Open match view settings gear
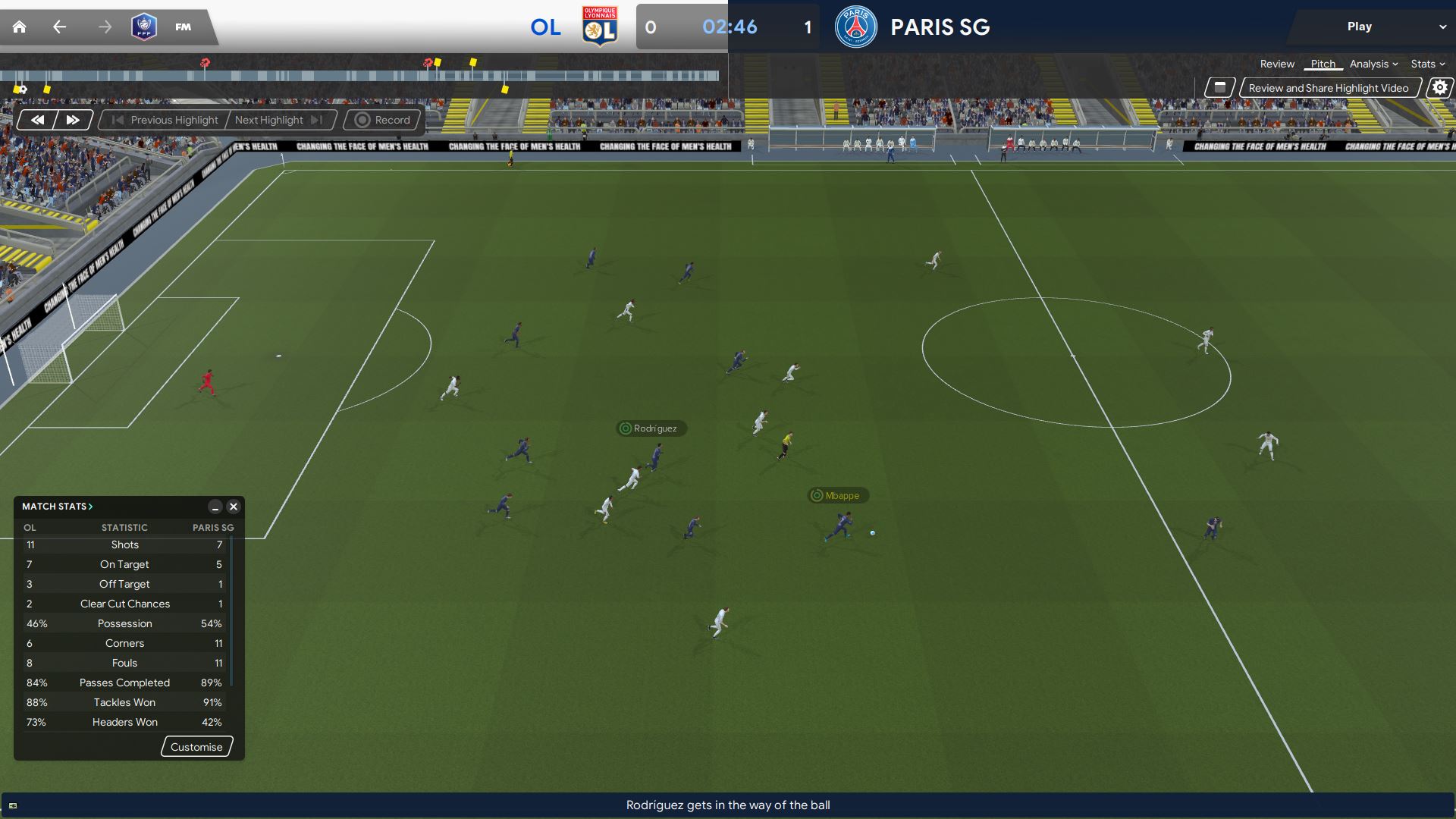Viewport: 1456px width, 819px height. (x=1439, y=88)
